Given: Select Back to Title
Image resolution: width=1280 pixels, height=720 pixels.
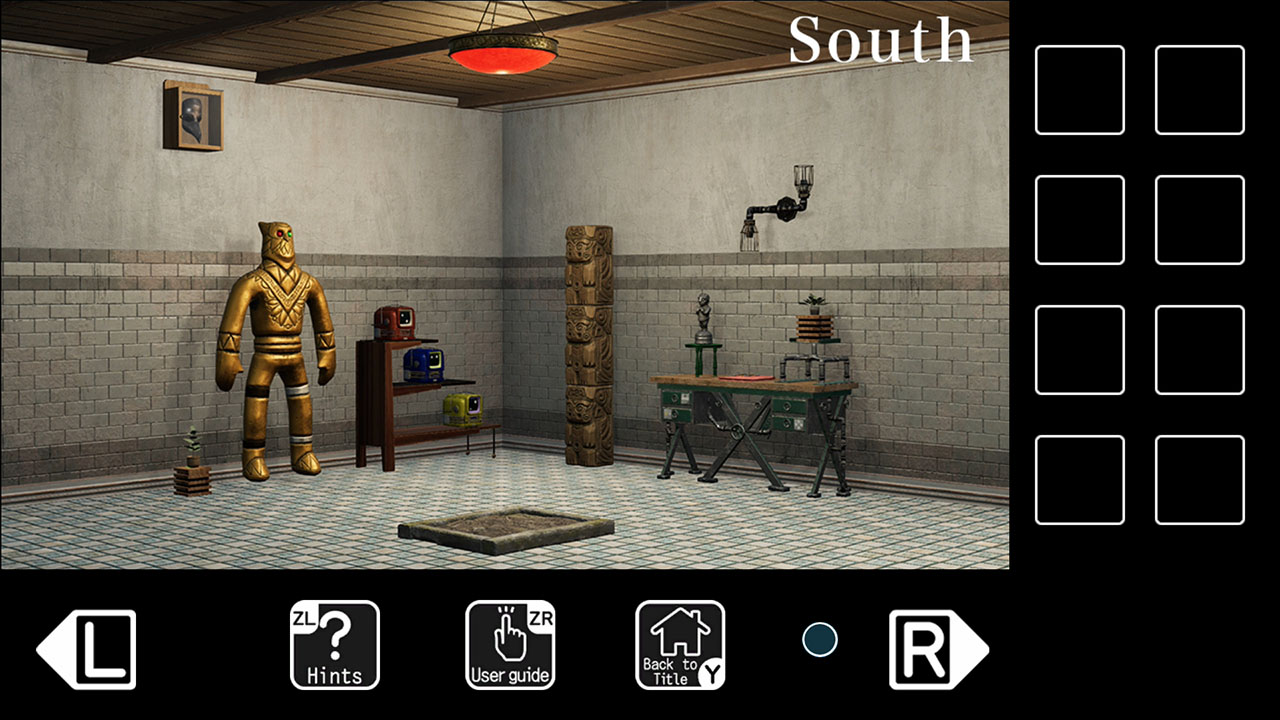Looking at the screenshot, I should point(679,645).
